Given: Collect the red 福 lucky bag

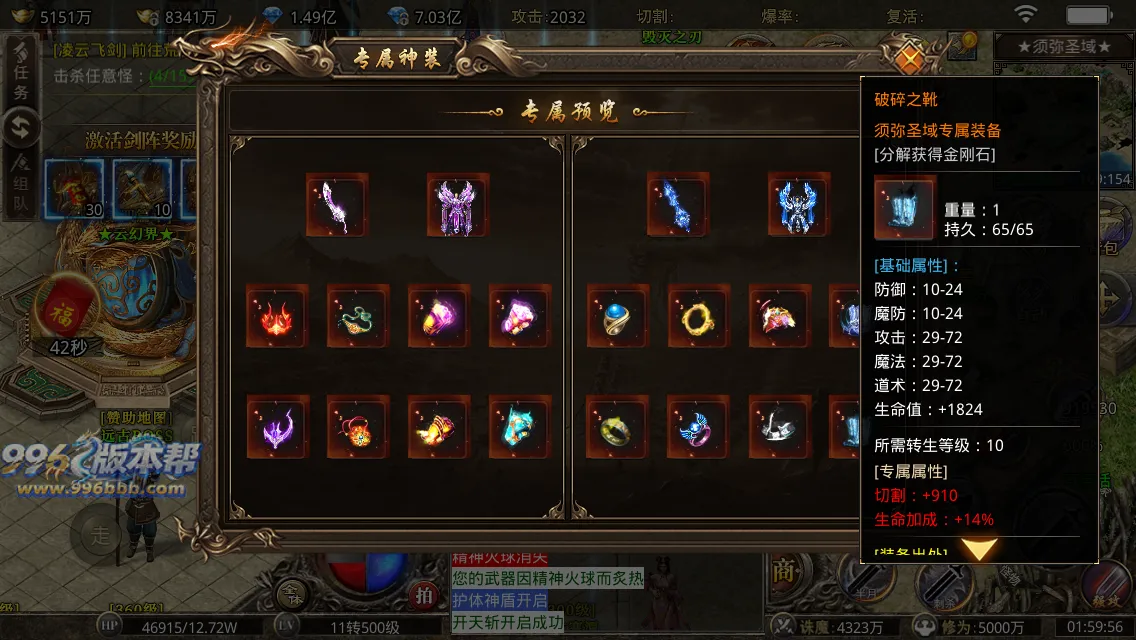Looking at the screenshot, I should click(x=67, y=309).
